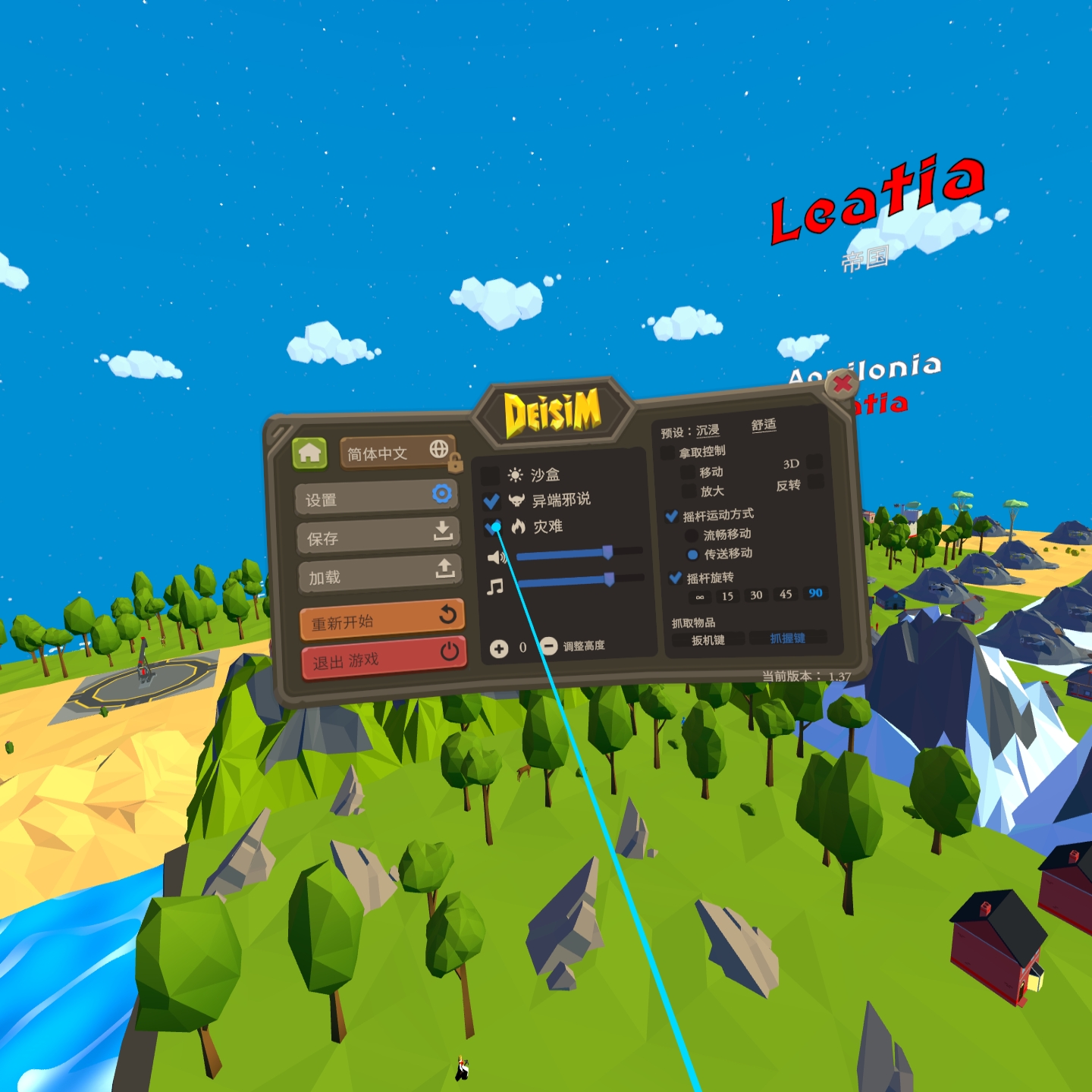Select the 流畅移动 smooth movement option

692,535
